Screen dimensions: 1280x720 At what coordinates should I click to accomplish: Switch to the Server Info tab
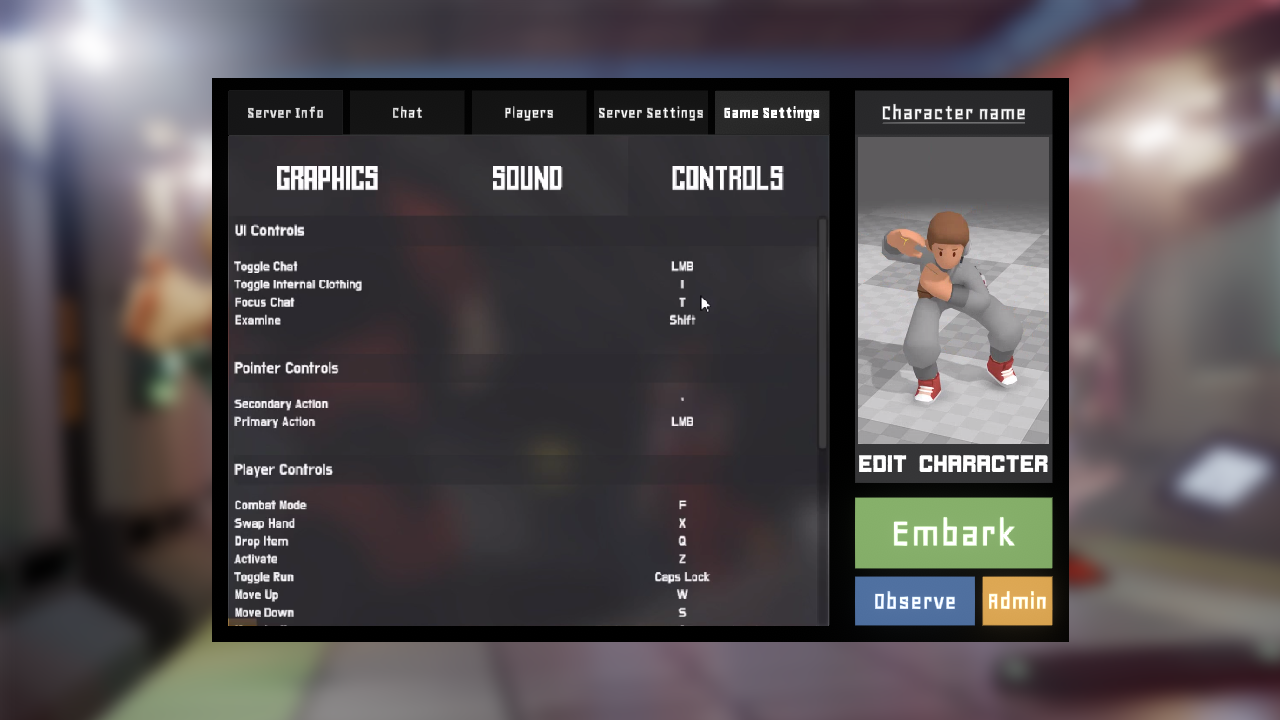click(x=285, y=113)
